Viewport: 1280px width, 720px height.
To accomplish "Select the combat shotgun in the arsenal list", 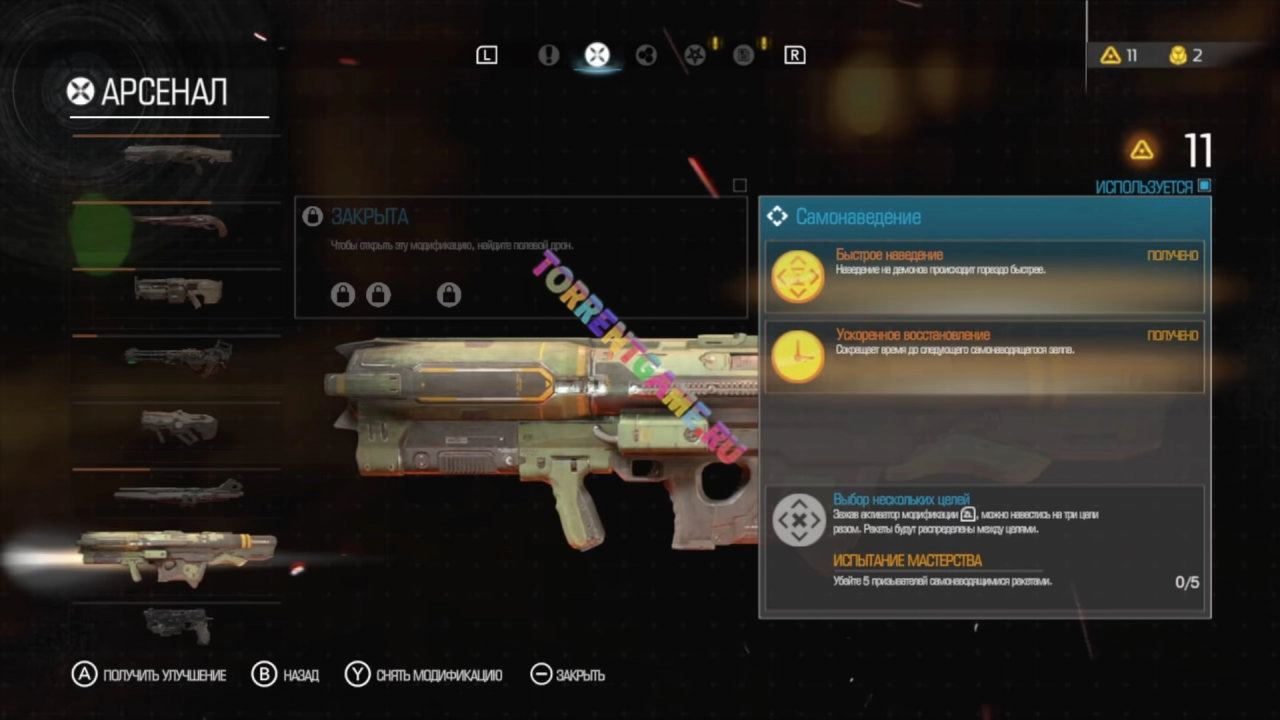I will [178, 155].
